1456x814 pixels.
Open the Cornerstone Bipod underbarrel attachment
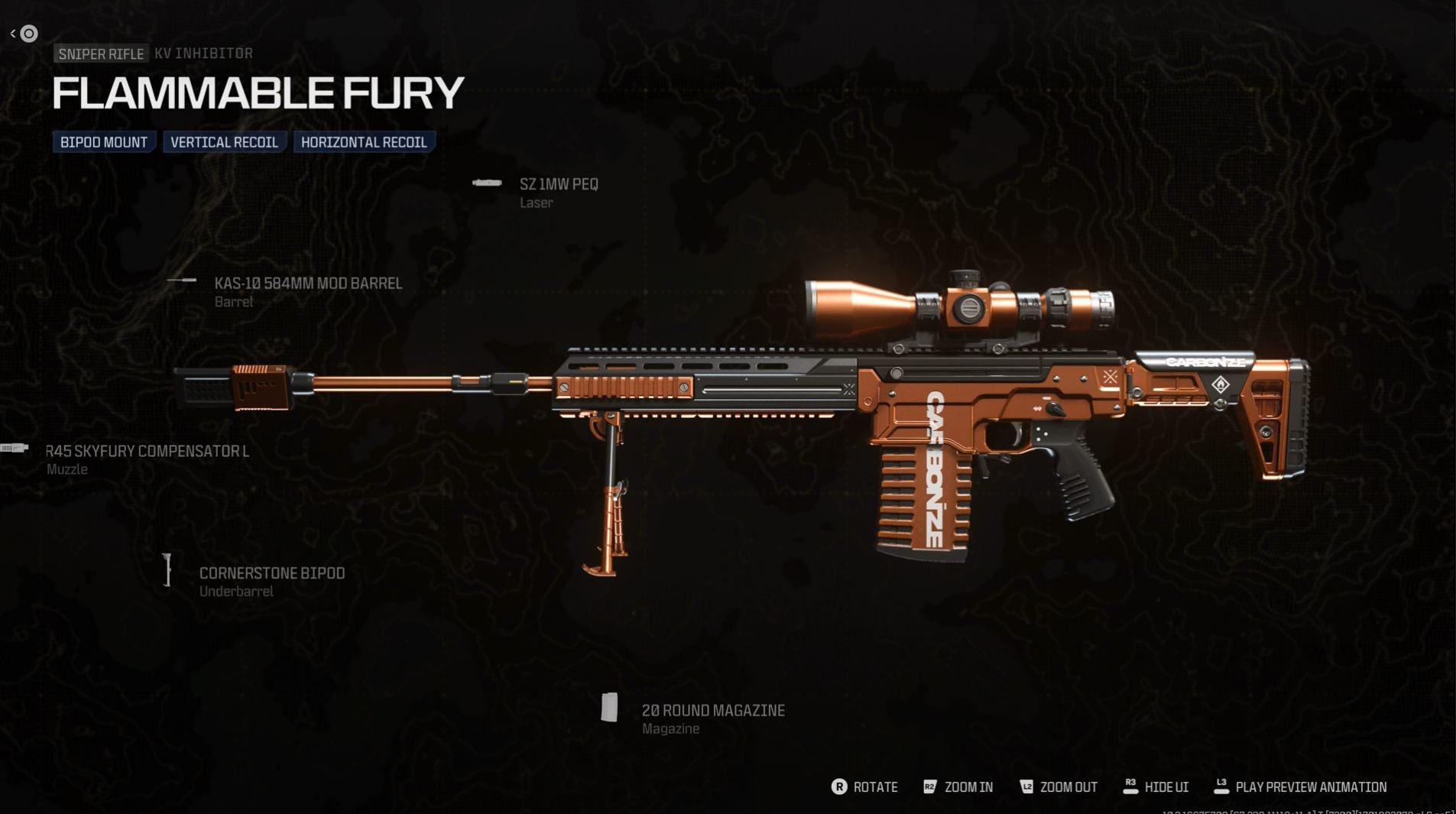(271, 573)
